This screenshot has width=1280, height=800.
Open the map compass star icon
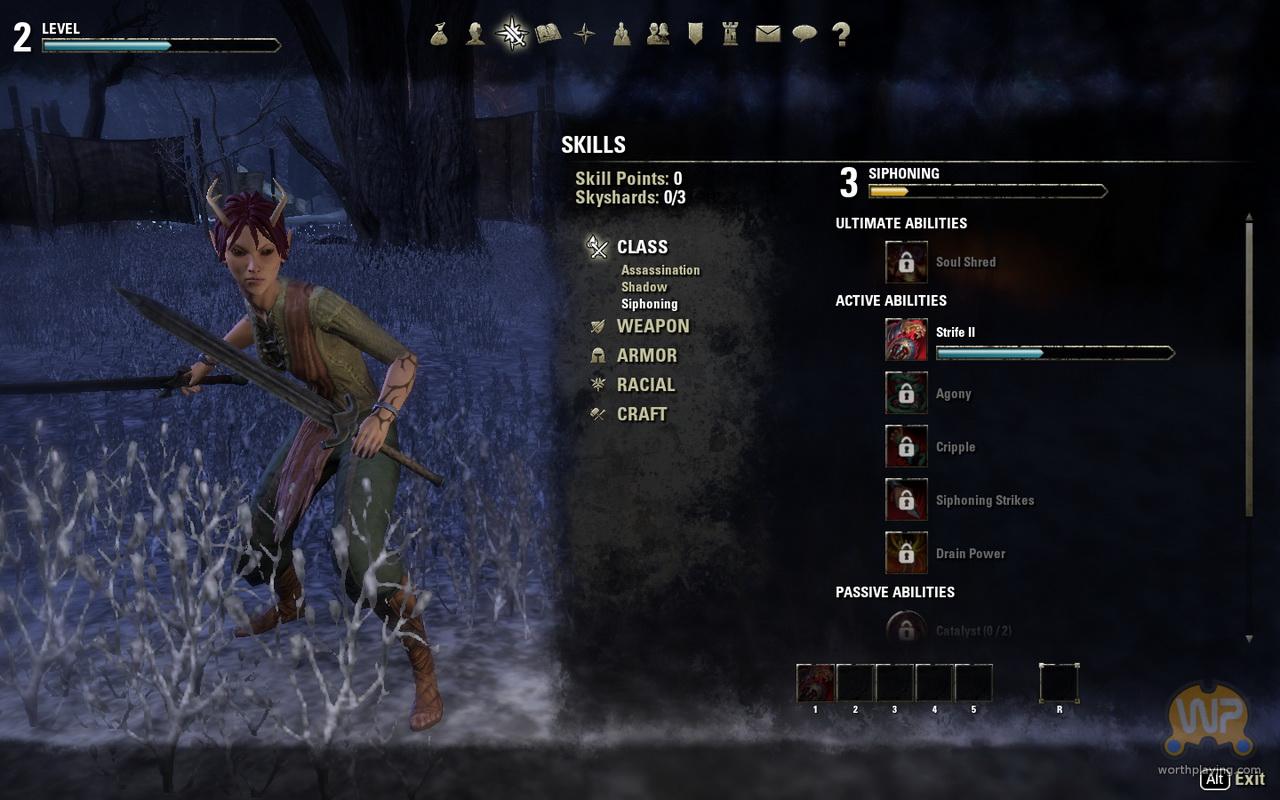tap(585, 34)
